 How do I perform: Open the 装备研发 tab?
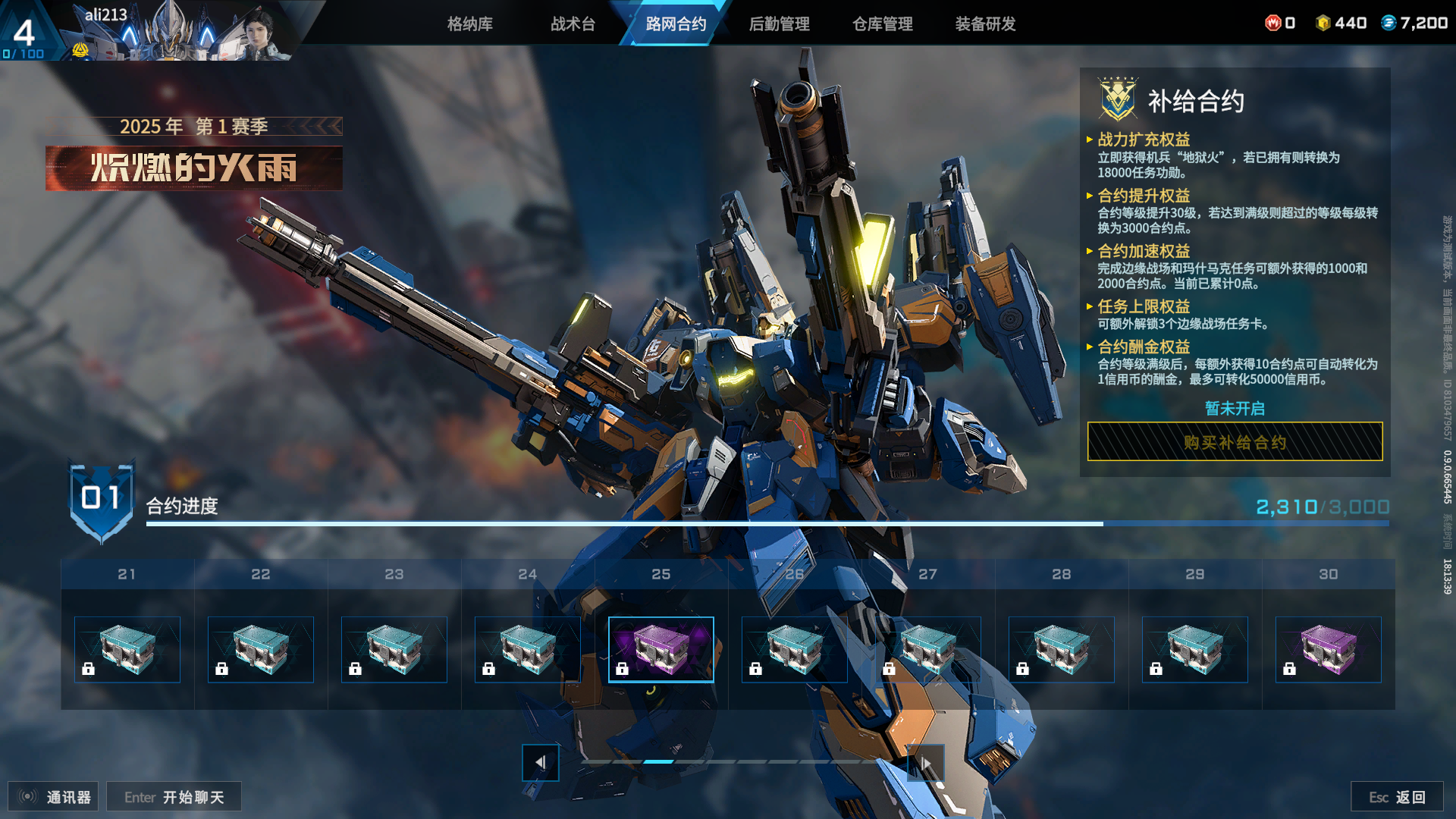click(985, 24)
